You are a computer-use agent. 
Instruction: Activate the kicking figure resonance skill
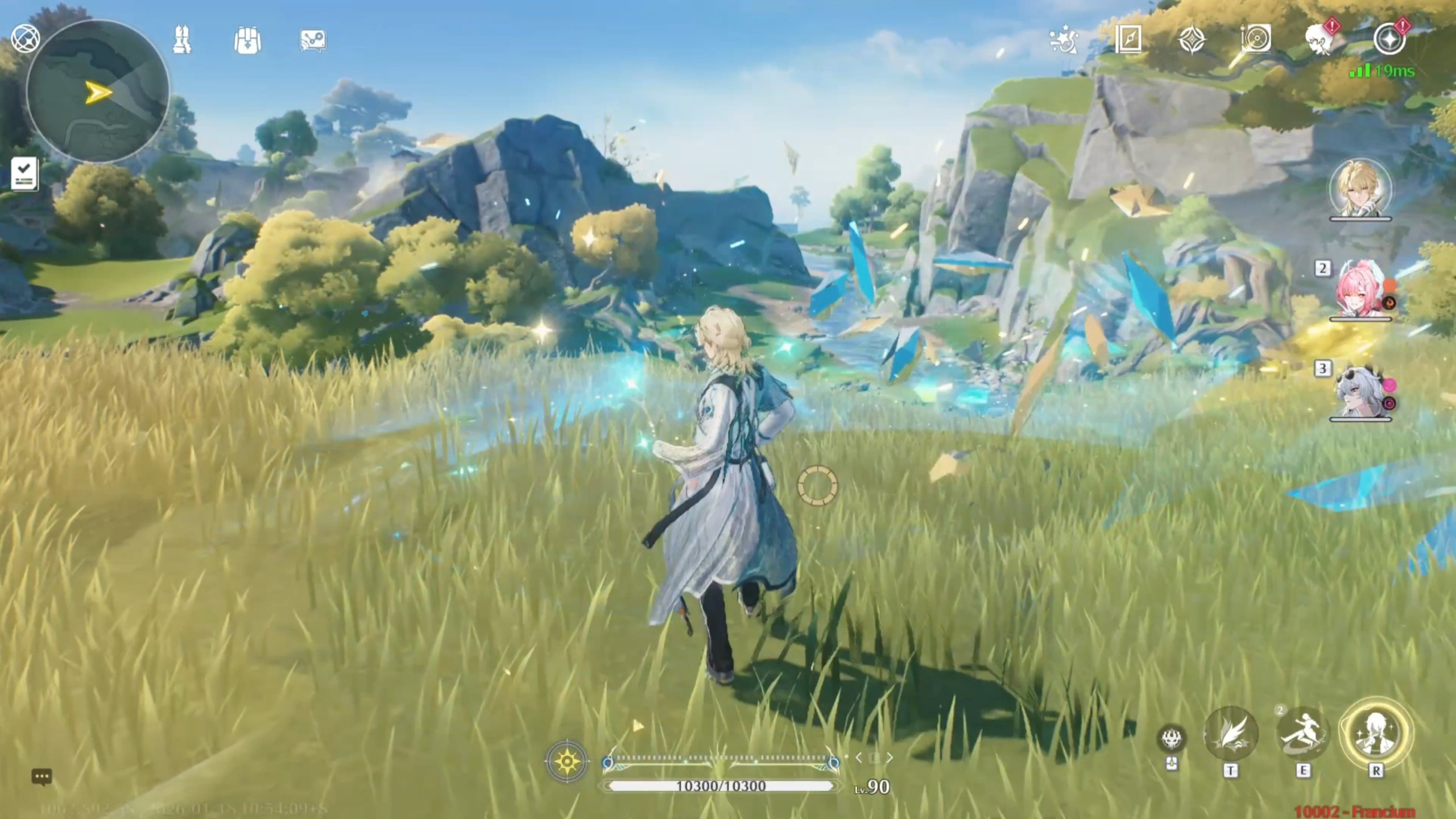[1303, 734]
